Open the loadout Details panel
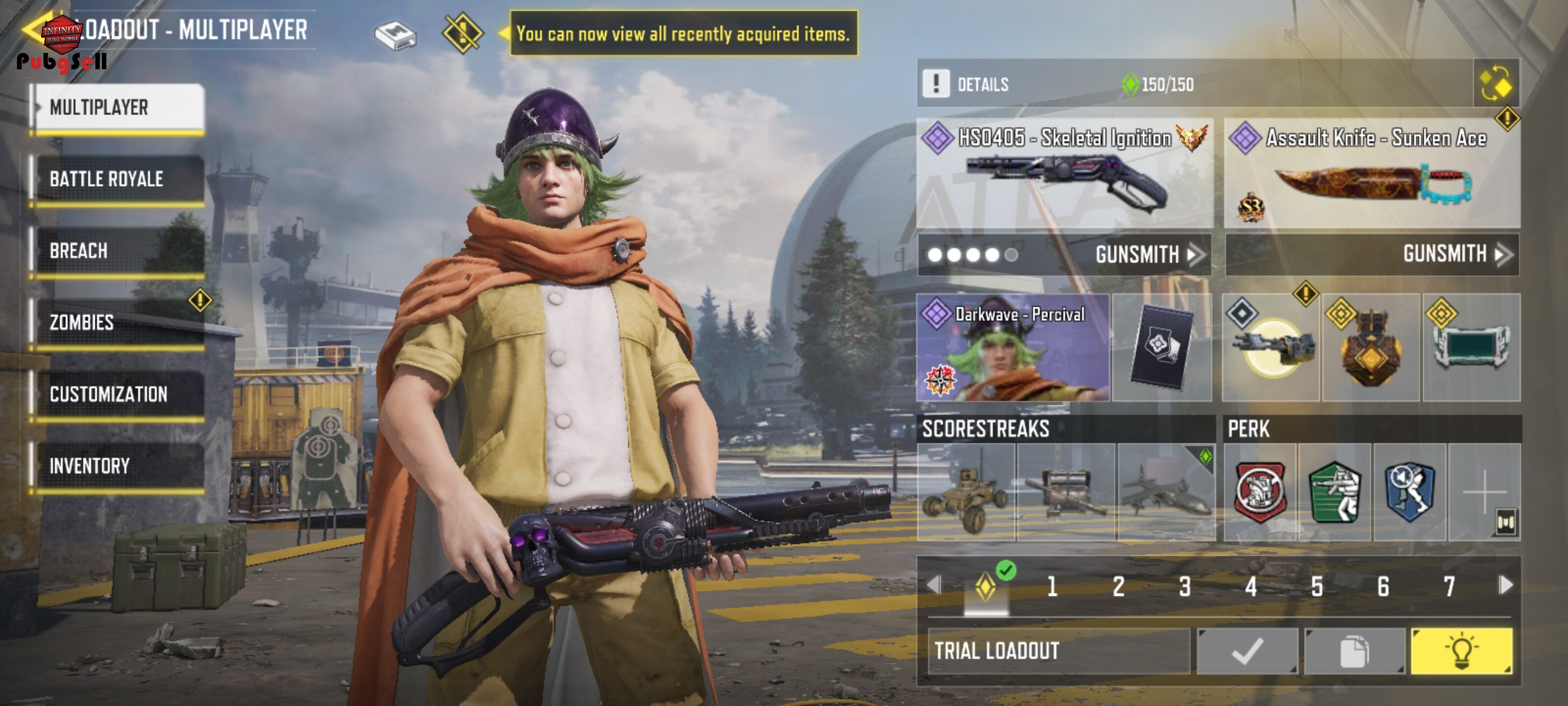Image resolution: width=1568 pixels, height=706 pixels. 983,84
